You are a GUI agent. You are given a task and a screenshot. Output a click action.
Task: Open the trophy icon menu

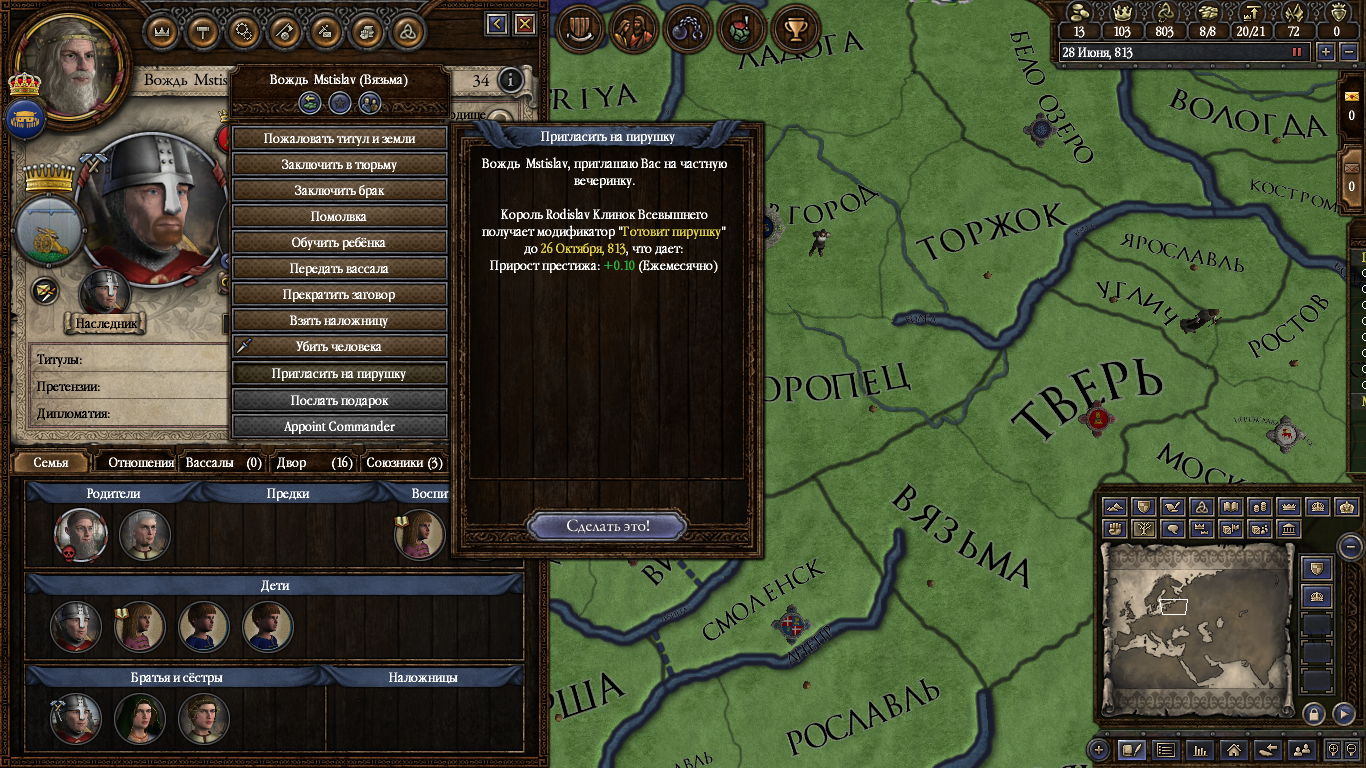[x=795, y=30]
